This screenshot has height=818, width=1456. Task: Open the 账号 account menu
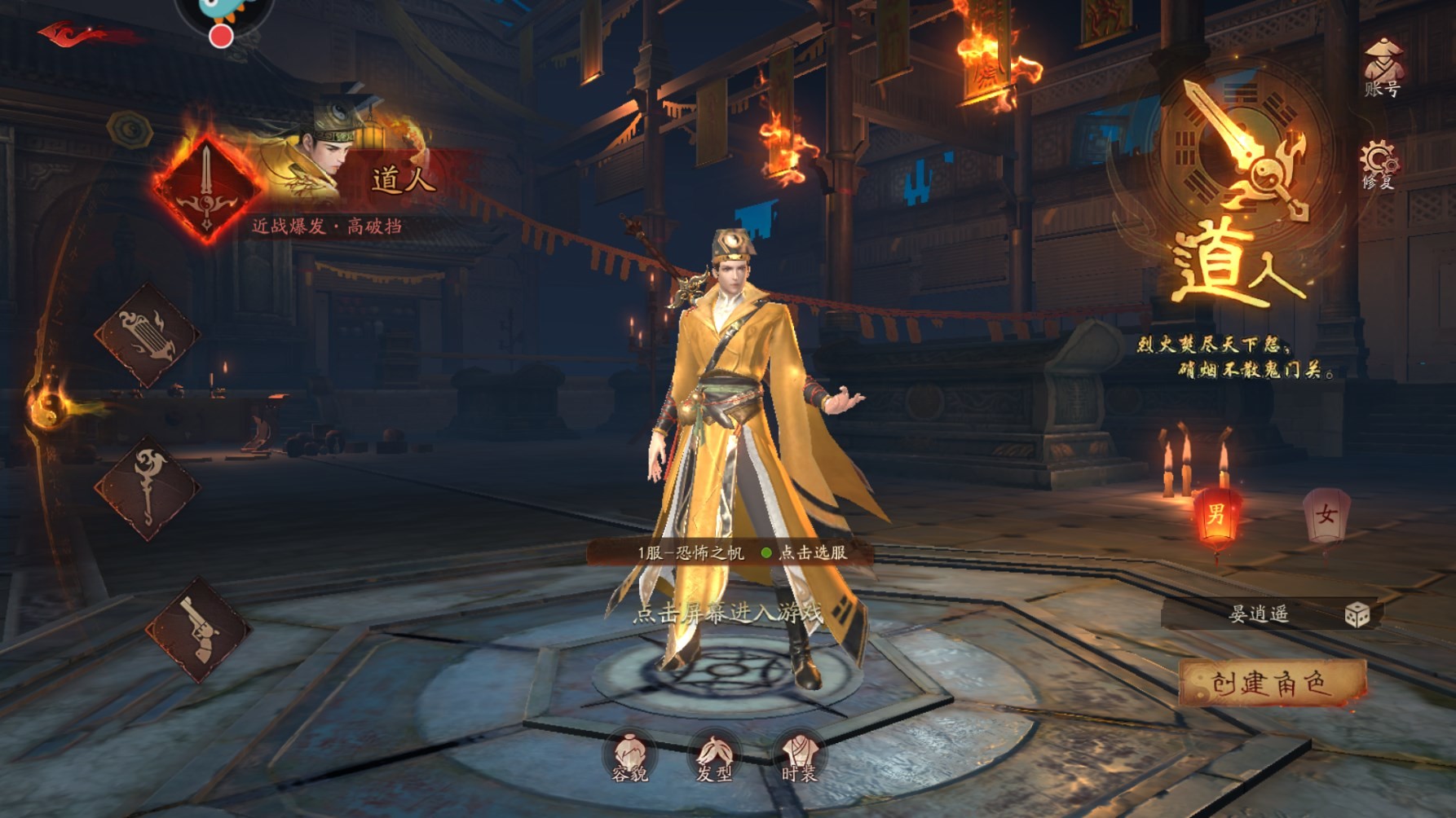1382,68
